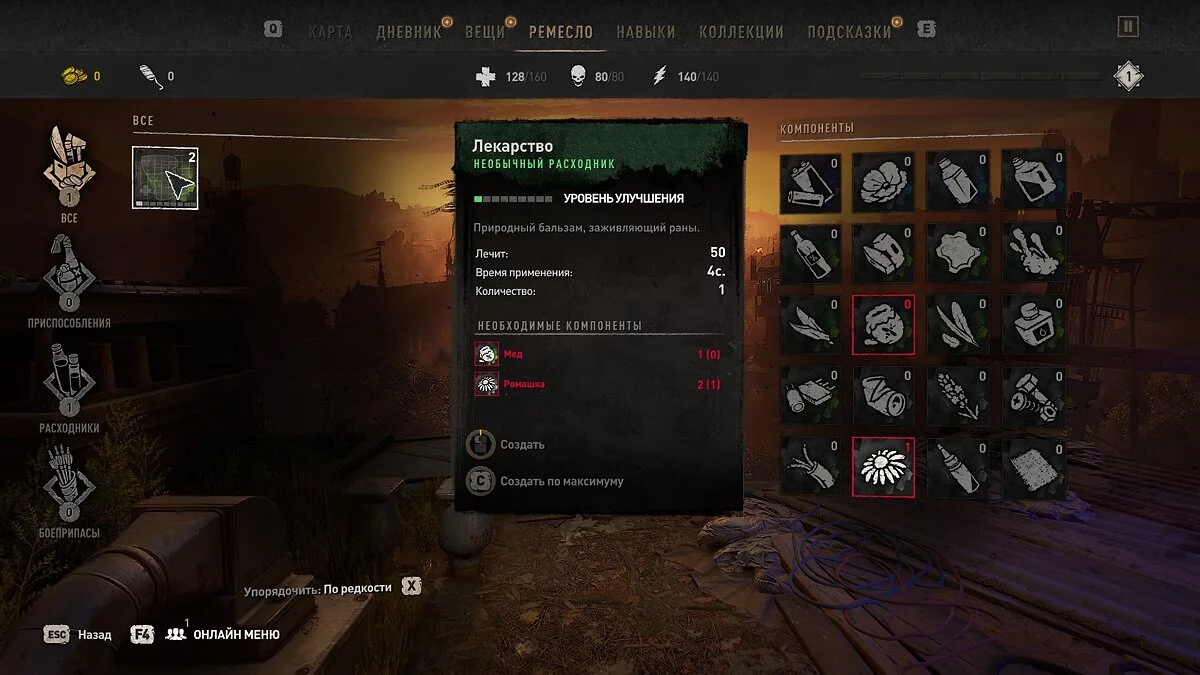
Task: Select the Лекарство blueprint tile
Action: click(x=165, y=178)
